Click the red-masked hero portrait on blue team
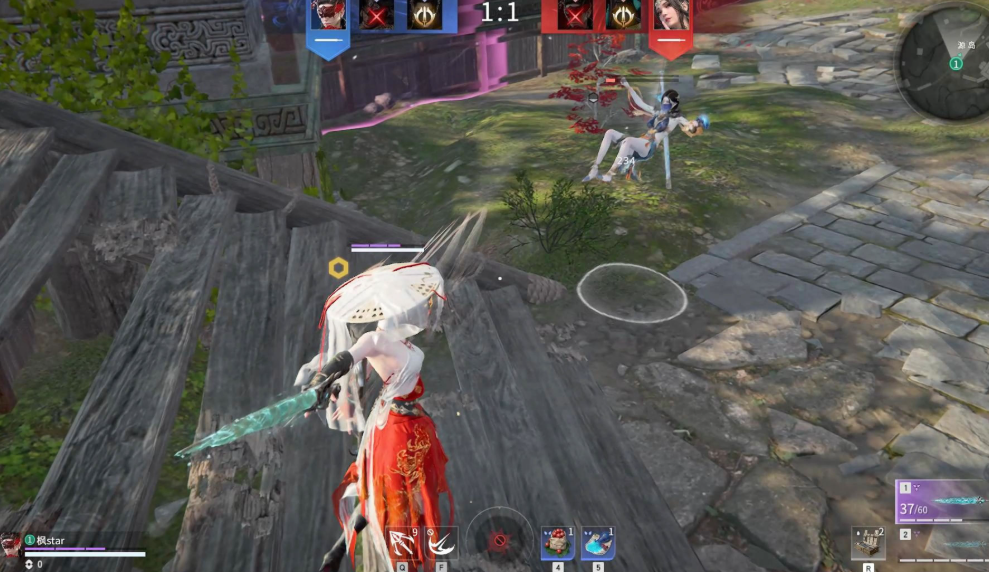 pos(327,14)
